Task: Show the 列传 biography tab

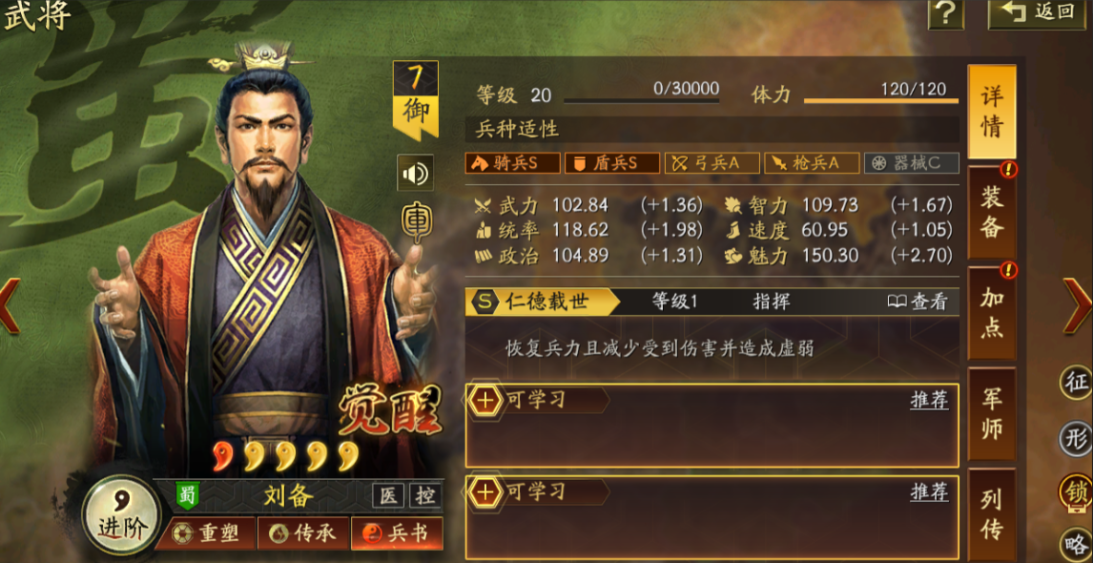Action: (x=991, y=512)
